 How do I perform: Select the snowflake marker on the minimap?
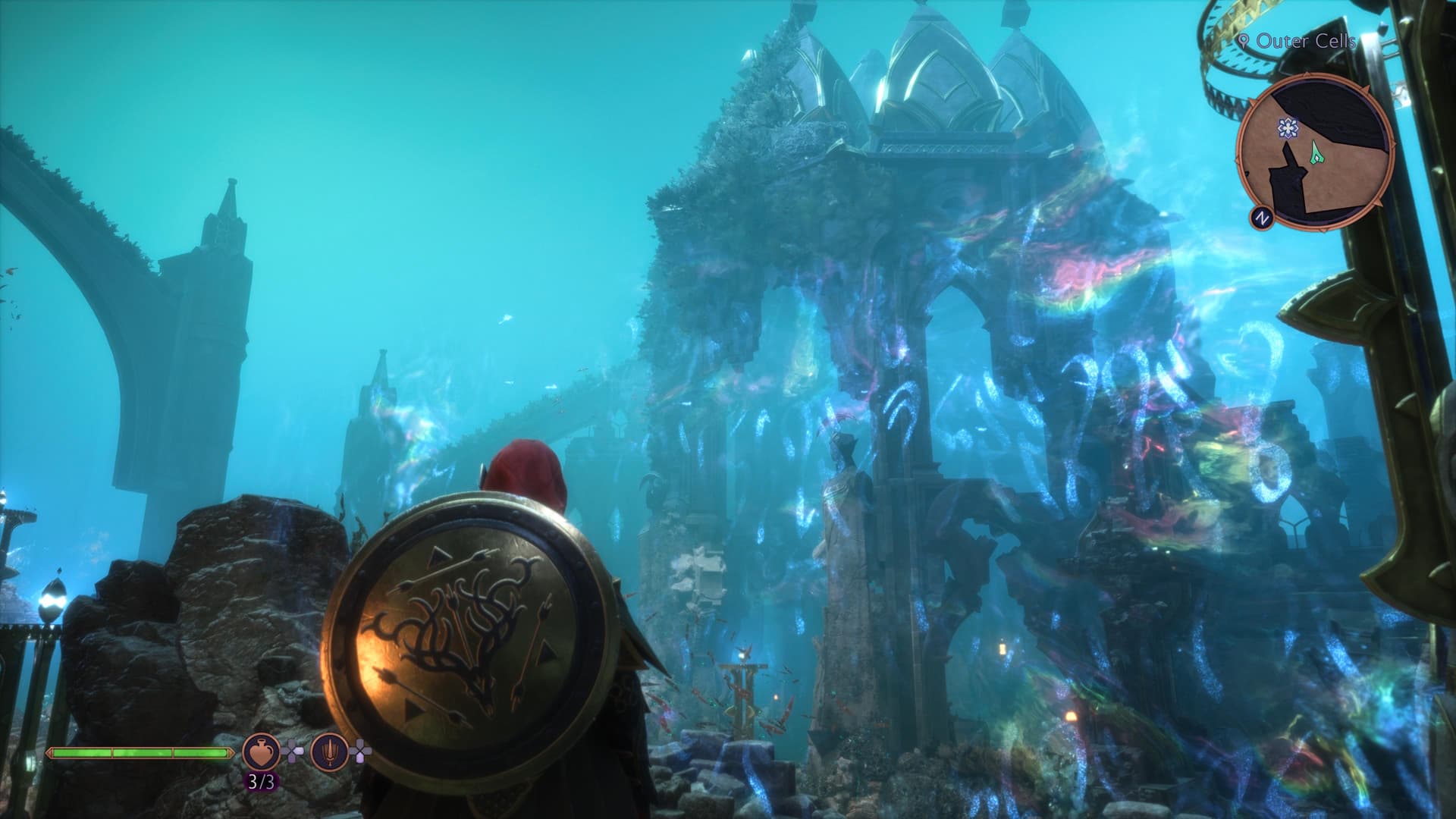click(x=1287, y=128)
